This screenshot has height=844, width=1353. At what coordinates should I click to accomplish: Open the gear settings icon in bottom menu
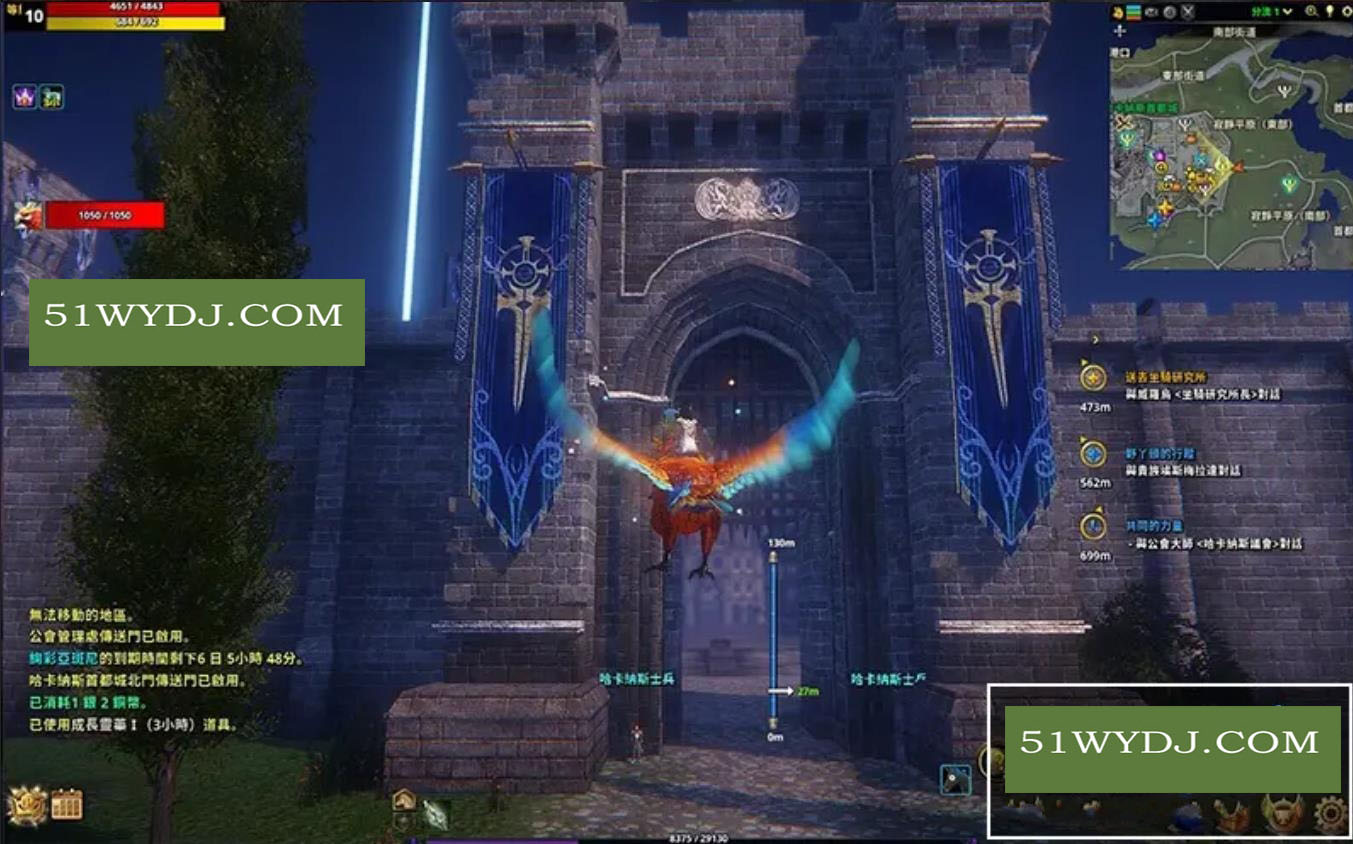point(1330,815)
